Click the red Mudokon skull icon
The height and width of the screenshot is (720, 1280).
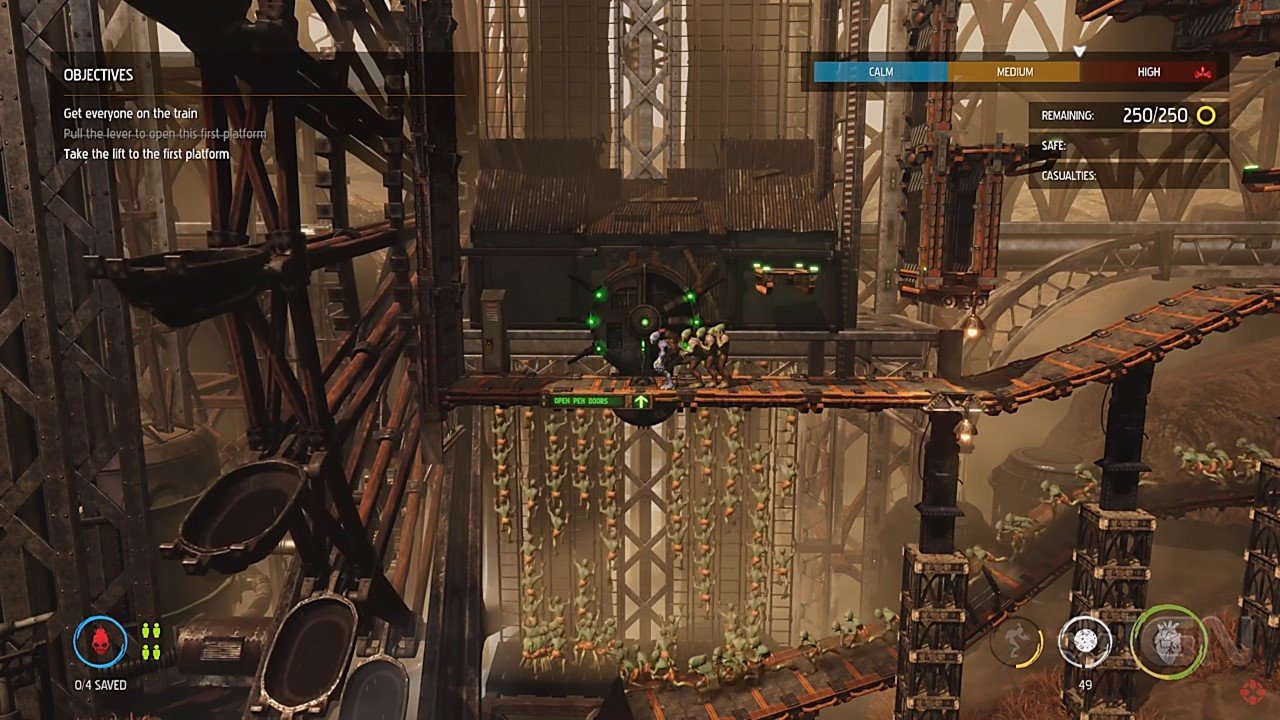click(x=100, y=640)
